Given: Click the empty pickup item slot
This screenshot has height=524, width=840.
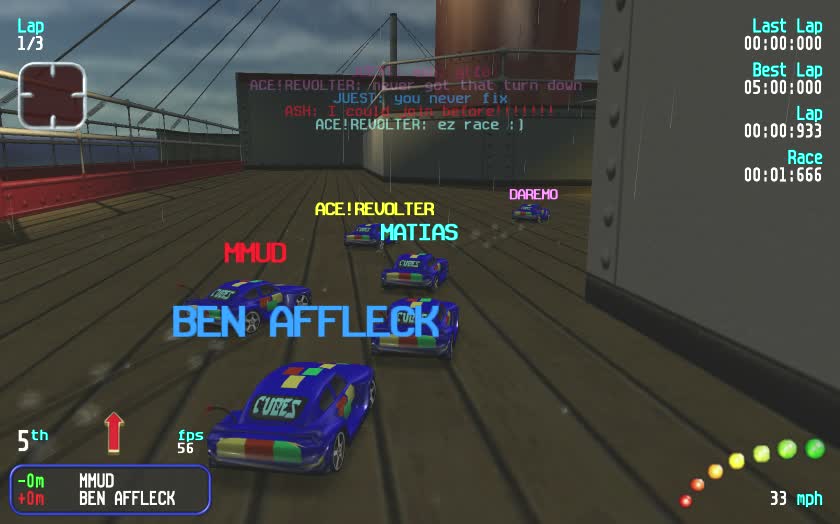Looking at the screenshot, I should (52, 96).
